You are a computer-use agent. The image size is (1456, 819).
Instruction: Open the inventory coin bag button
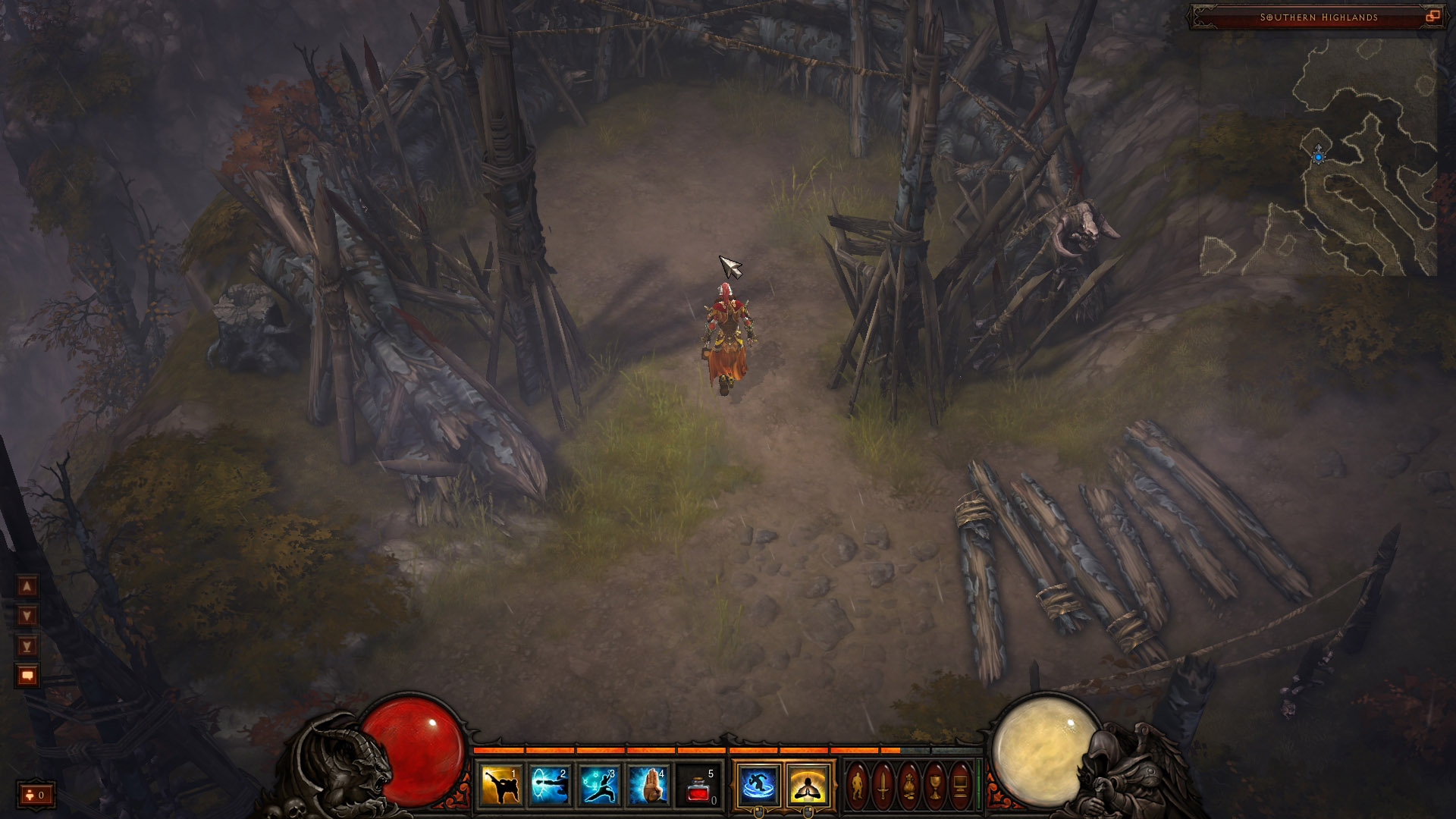pyautogui.click(x=908, y=786)
